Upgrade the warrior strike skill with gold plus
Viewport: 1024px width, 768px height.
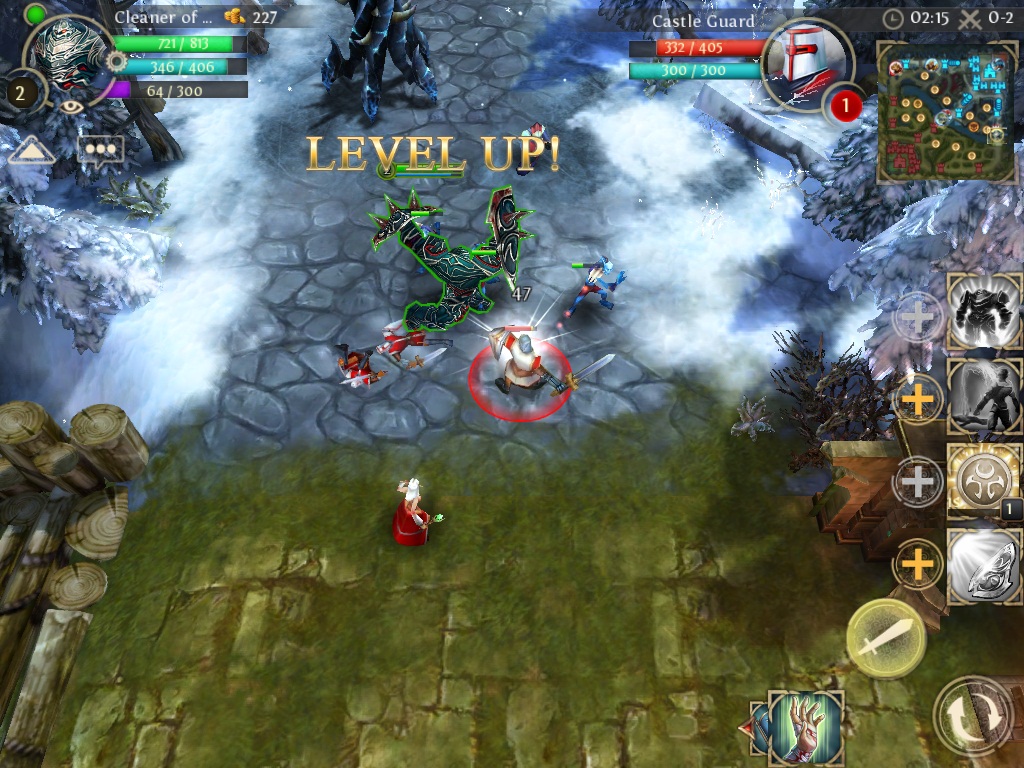(918, 400)
